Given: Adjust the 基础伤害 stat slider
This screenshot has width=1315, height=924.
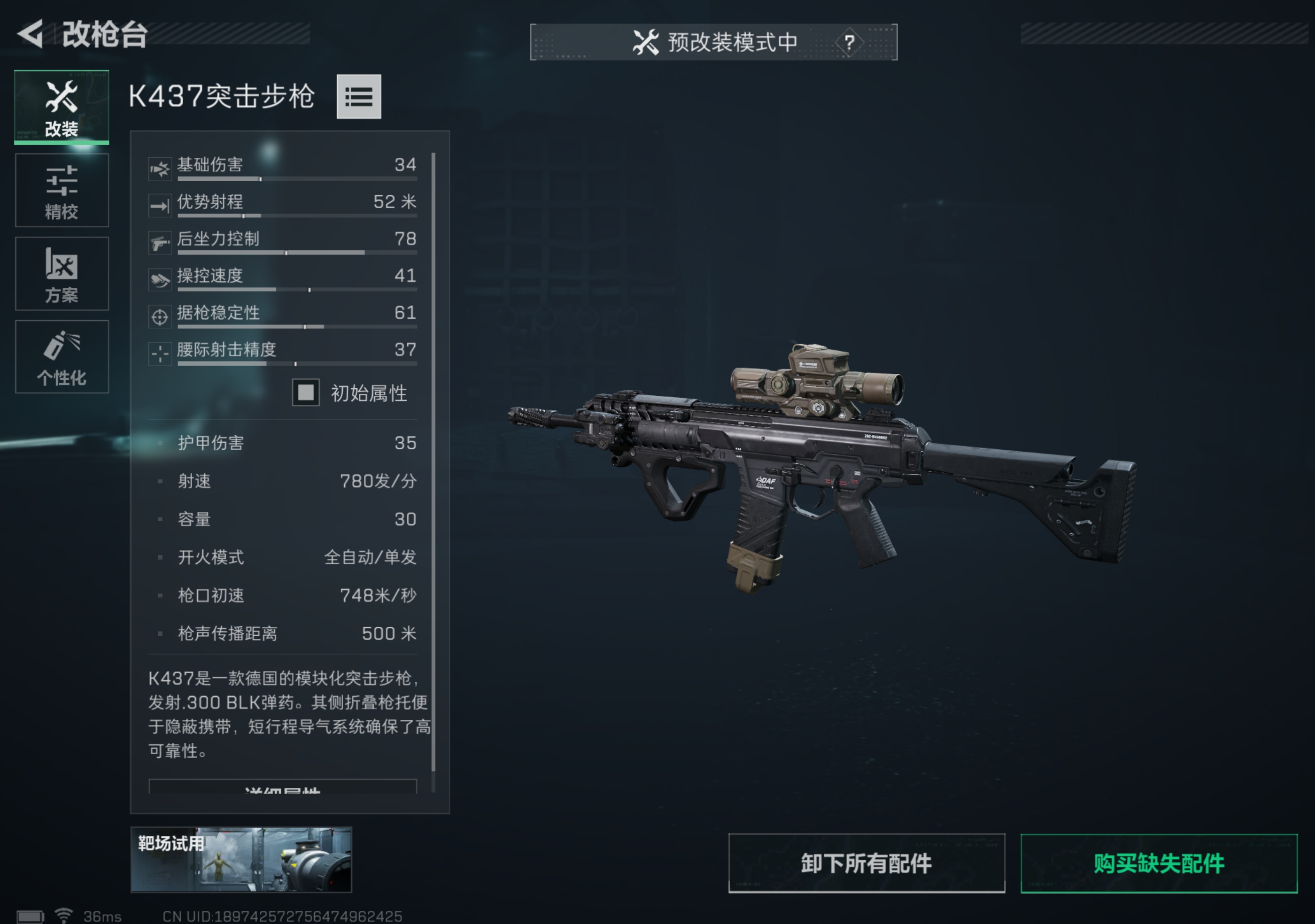Looking at the screenshot, I should (x=295, y=178).
